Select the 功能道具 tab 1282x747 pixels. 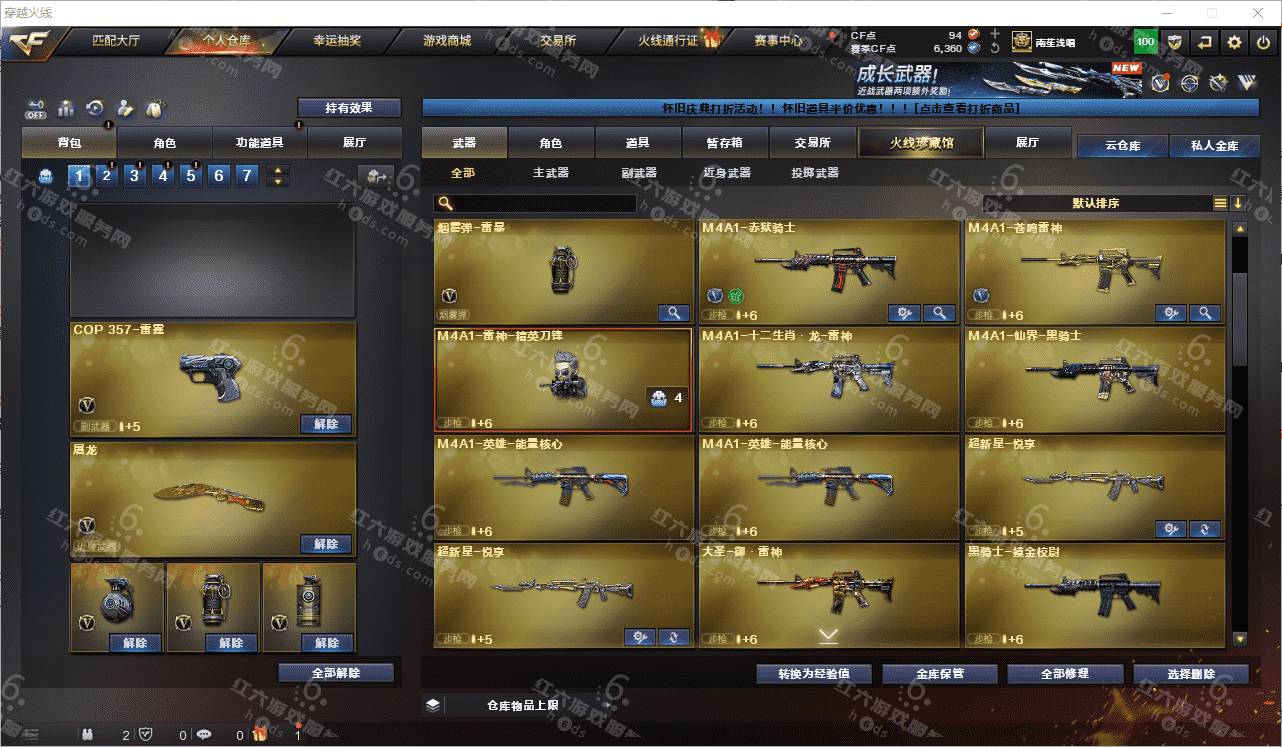259,143
